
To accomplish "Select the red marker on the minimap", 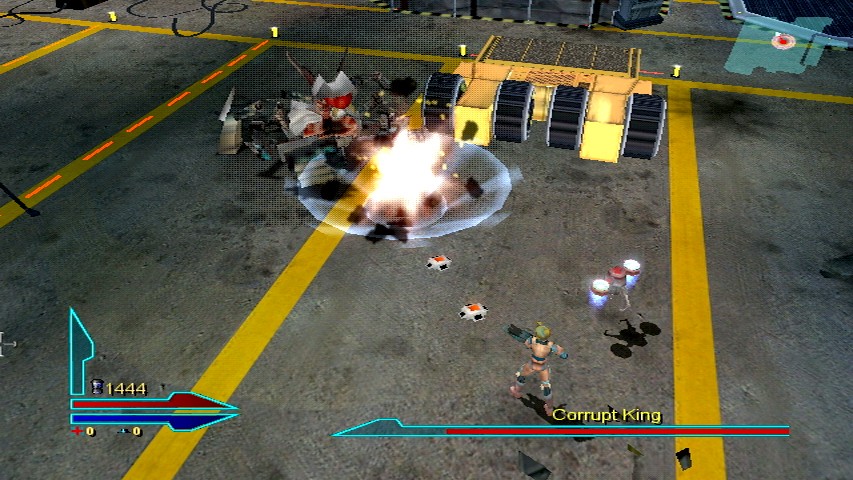I will 785,41.
